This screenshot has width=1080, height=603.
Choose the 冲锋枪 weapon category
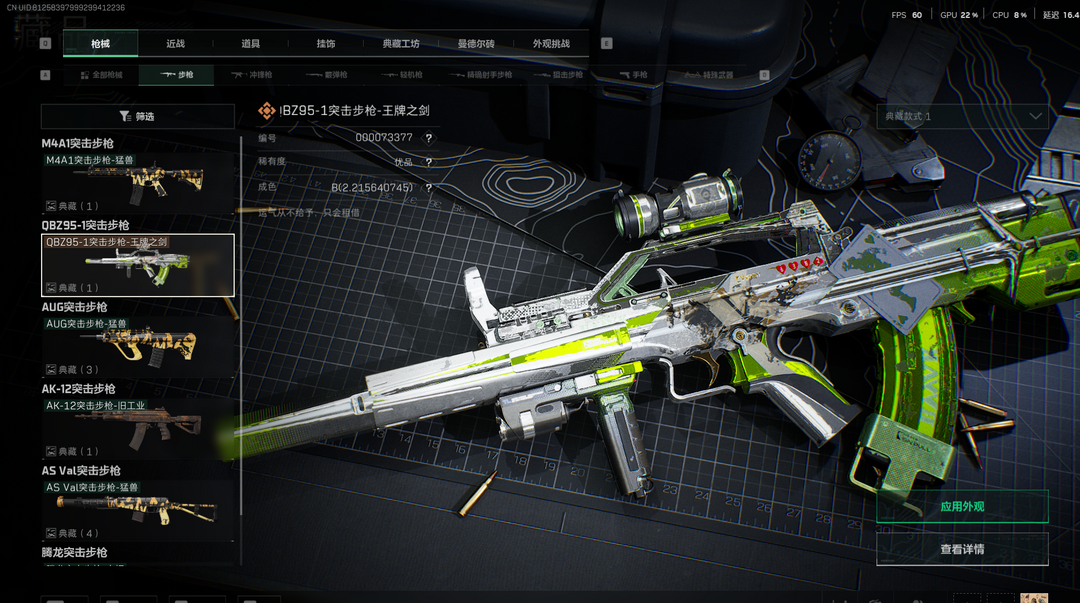coord(252,75)
